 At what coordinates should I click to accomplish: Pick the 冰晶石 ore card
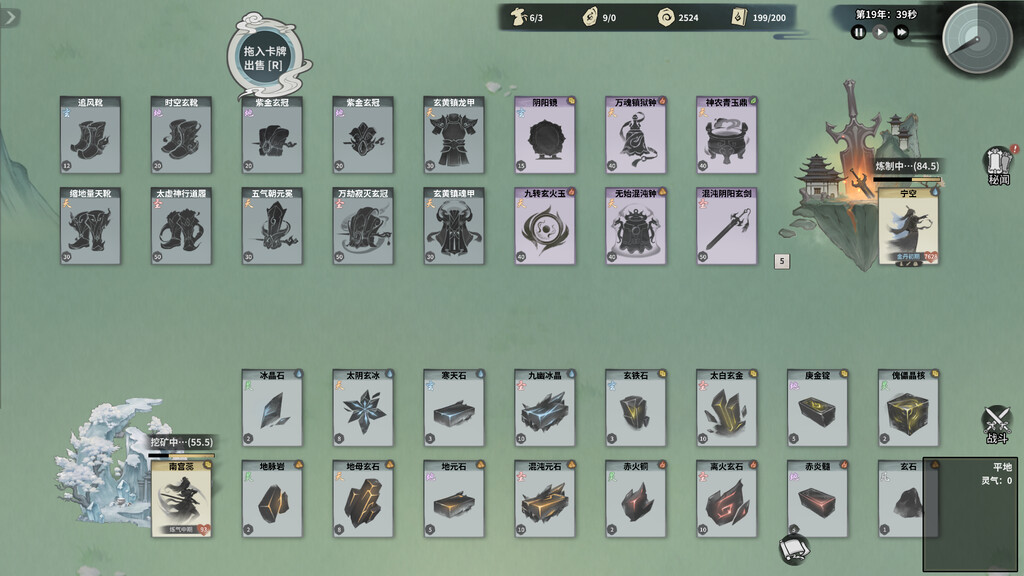pyautogui.click(x=272, y=408)
